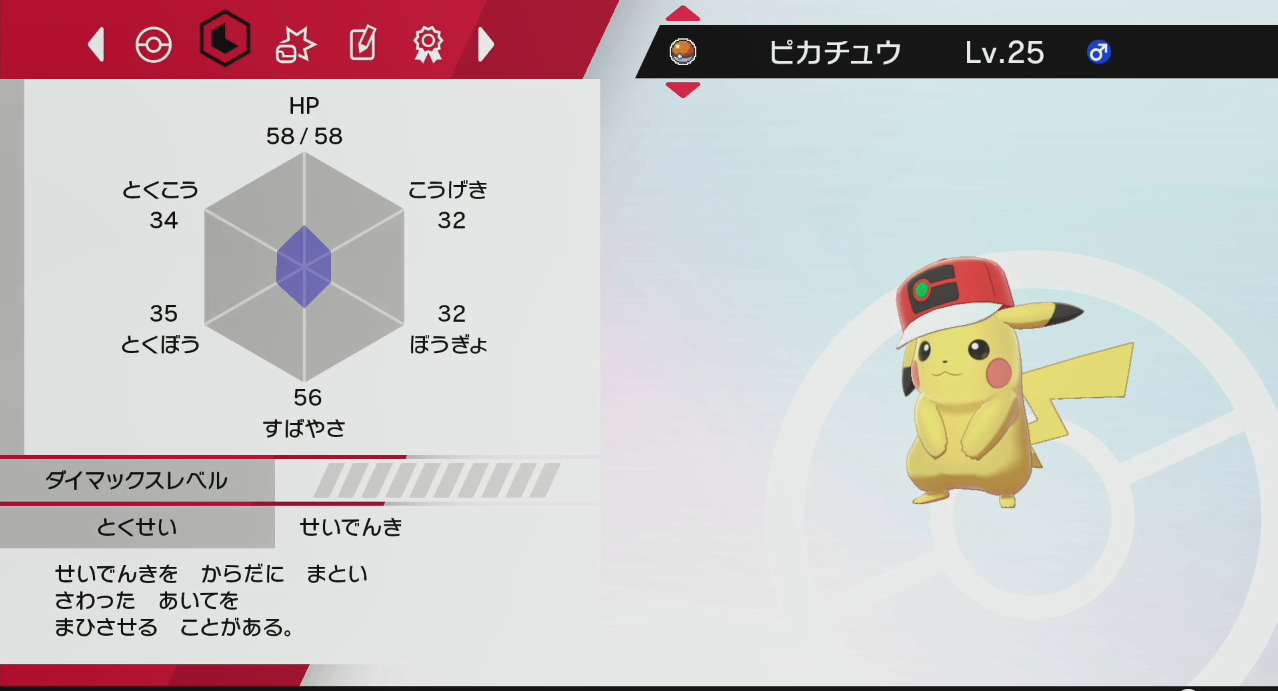Image resolution: width=1278 pixels, height=691 pixels.
Task: Advance to the next summary page arrow
Action: (486, 44)
